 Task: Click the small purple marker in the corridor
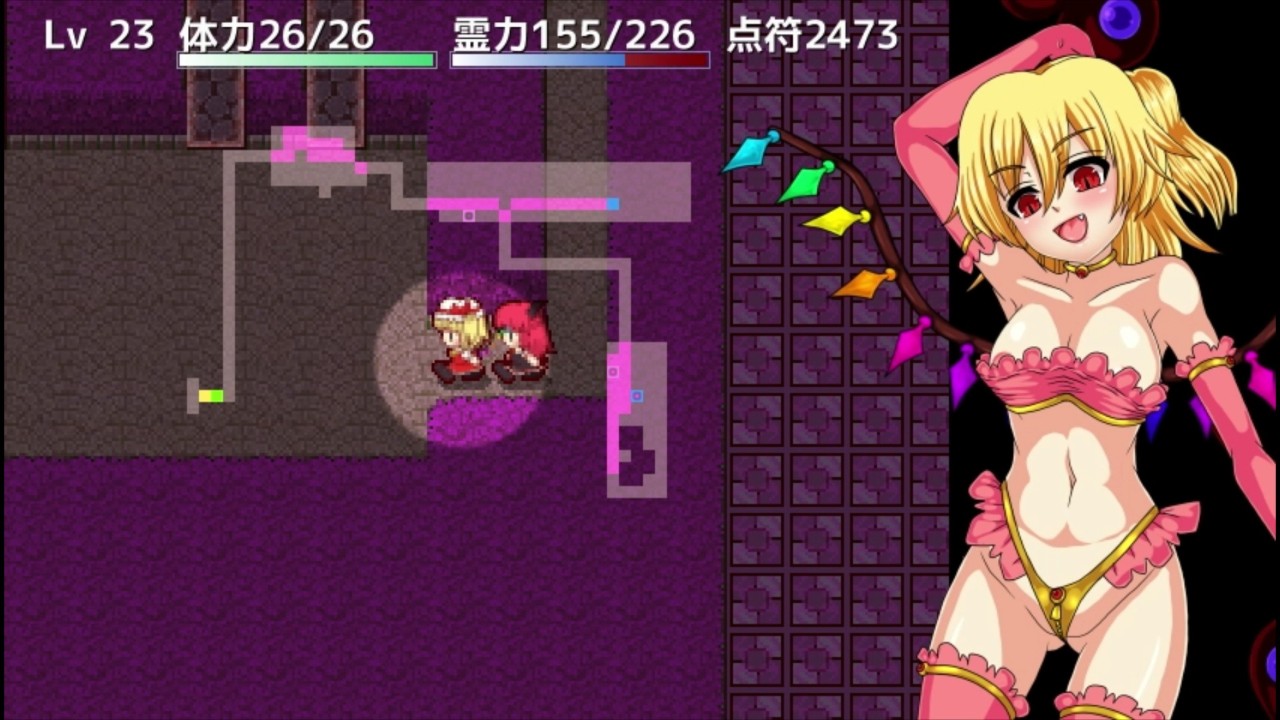click(x=468, y=216)
